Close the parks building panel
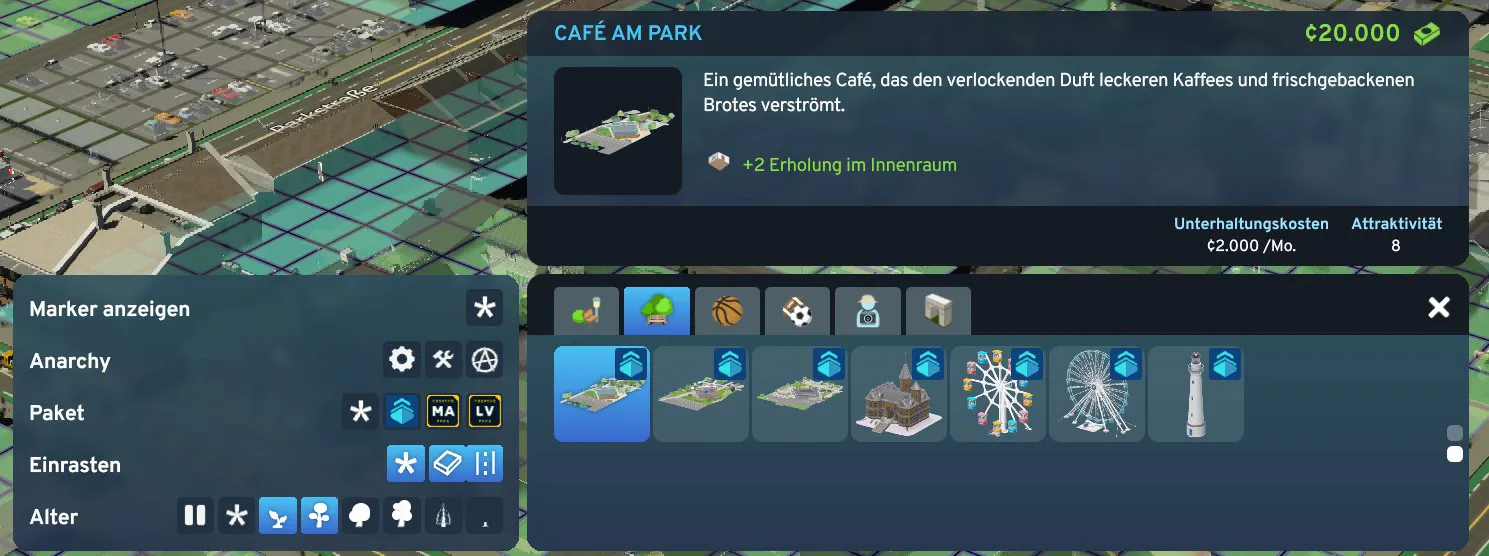 click(x=1438, y=308)
